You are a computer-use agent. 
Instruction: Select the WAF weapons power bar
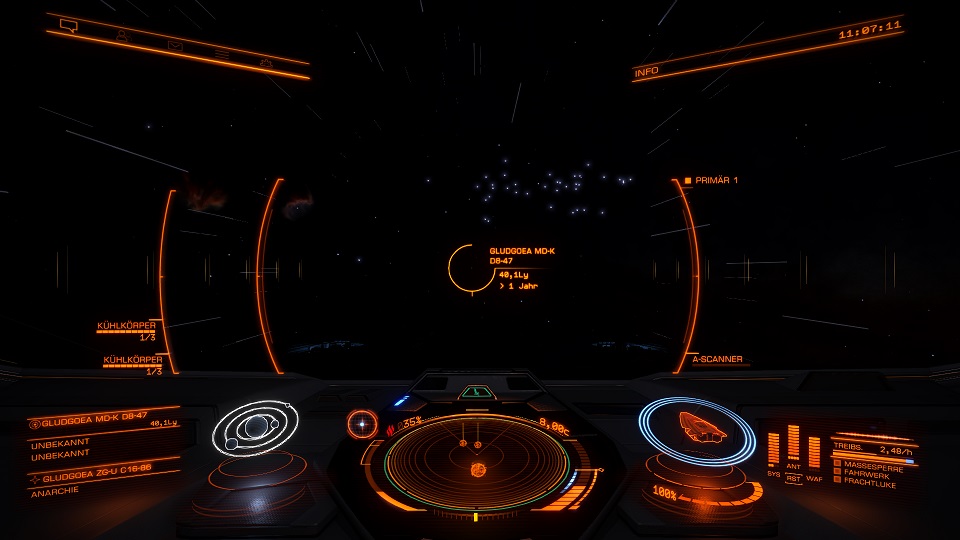pyautogui.click(x=813, y=451)
